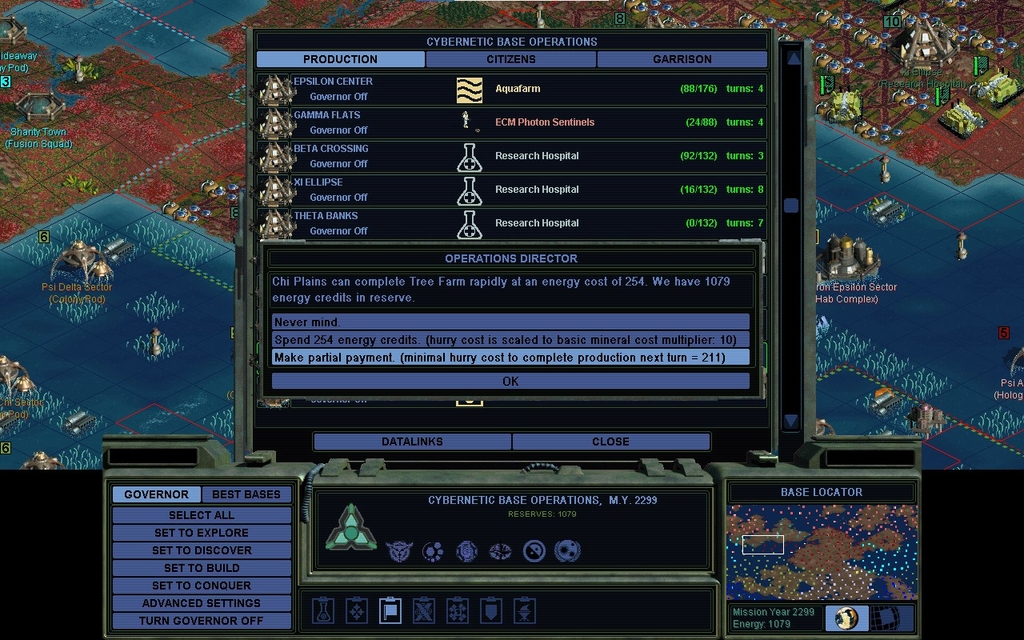Image resolution: width=1024 pixels, height=640 pixels.
Task: Set governor priority to Conquer
Action: point(201,586)
